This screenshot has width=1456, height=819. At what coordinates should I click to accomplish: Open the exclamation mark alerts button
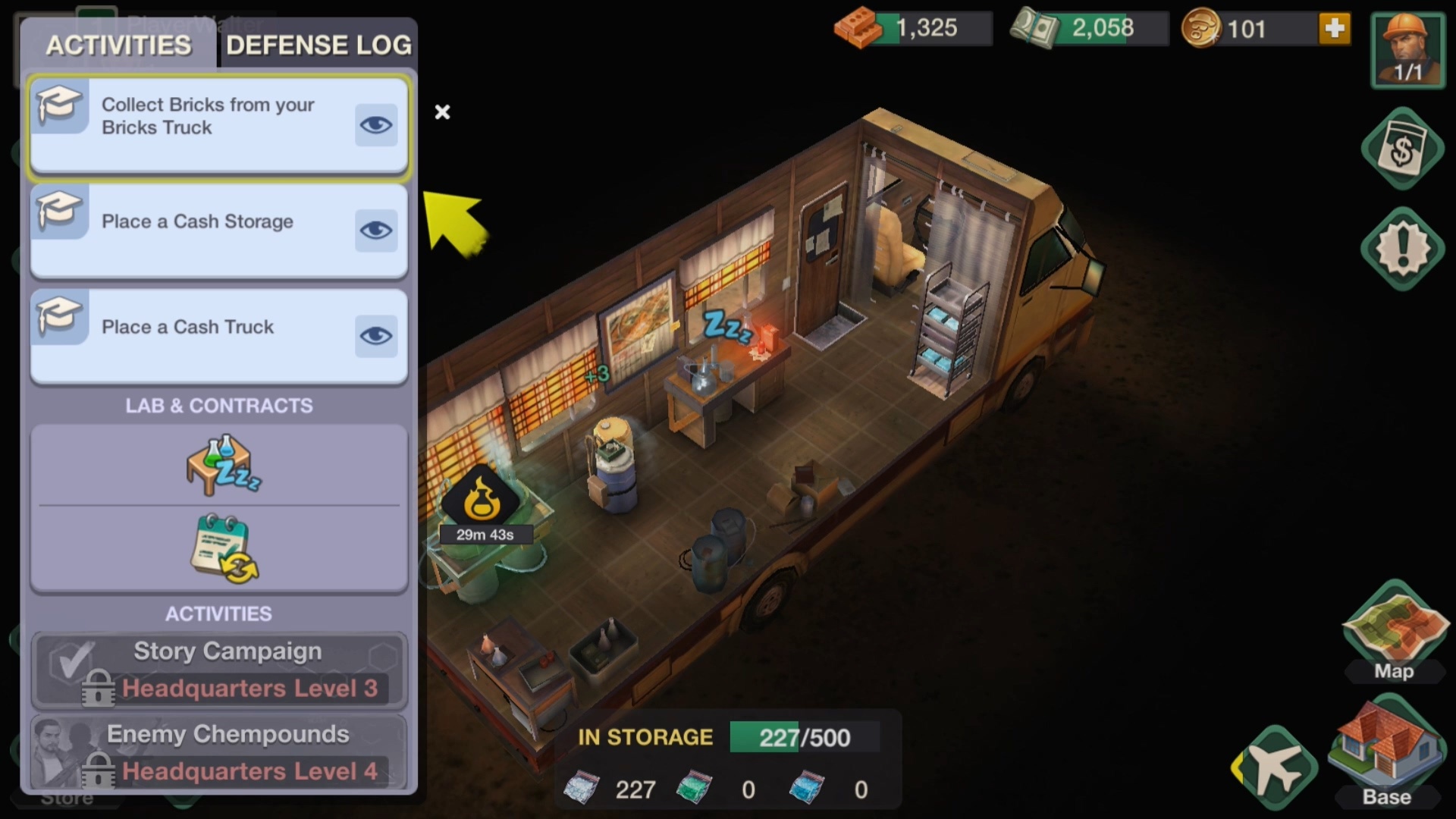coord(1402,249)
